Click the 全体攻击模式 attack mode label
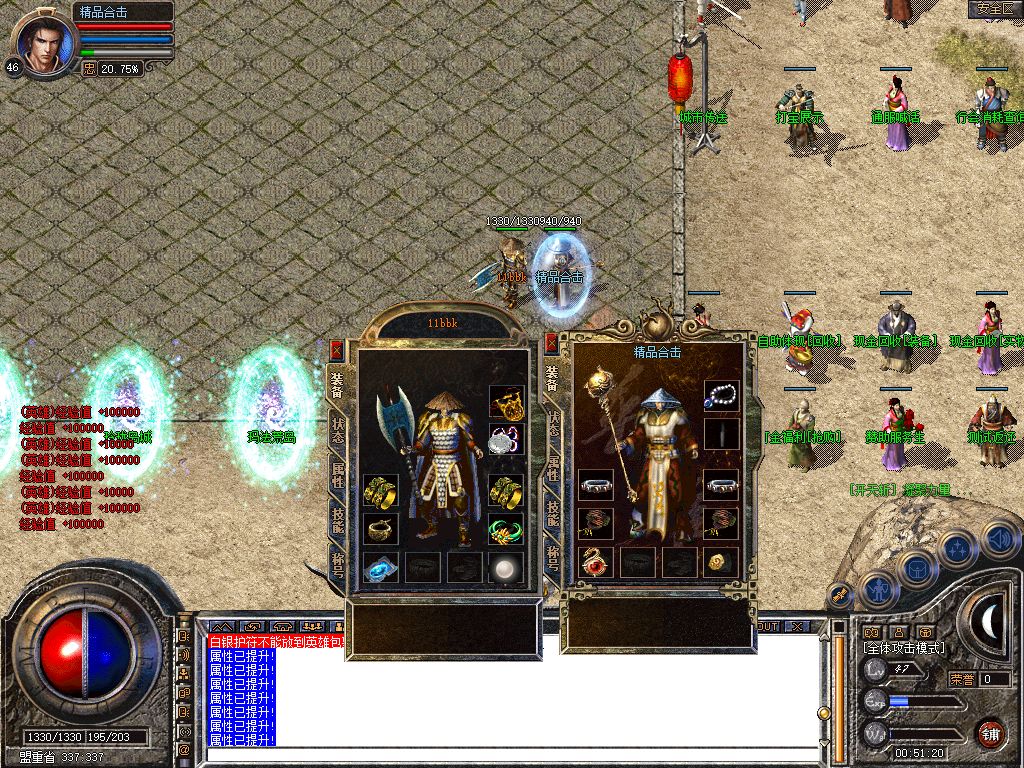 tap(904, 648)
